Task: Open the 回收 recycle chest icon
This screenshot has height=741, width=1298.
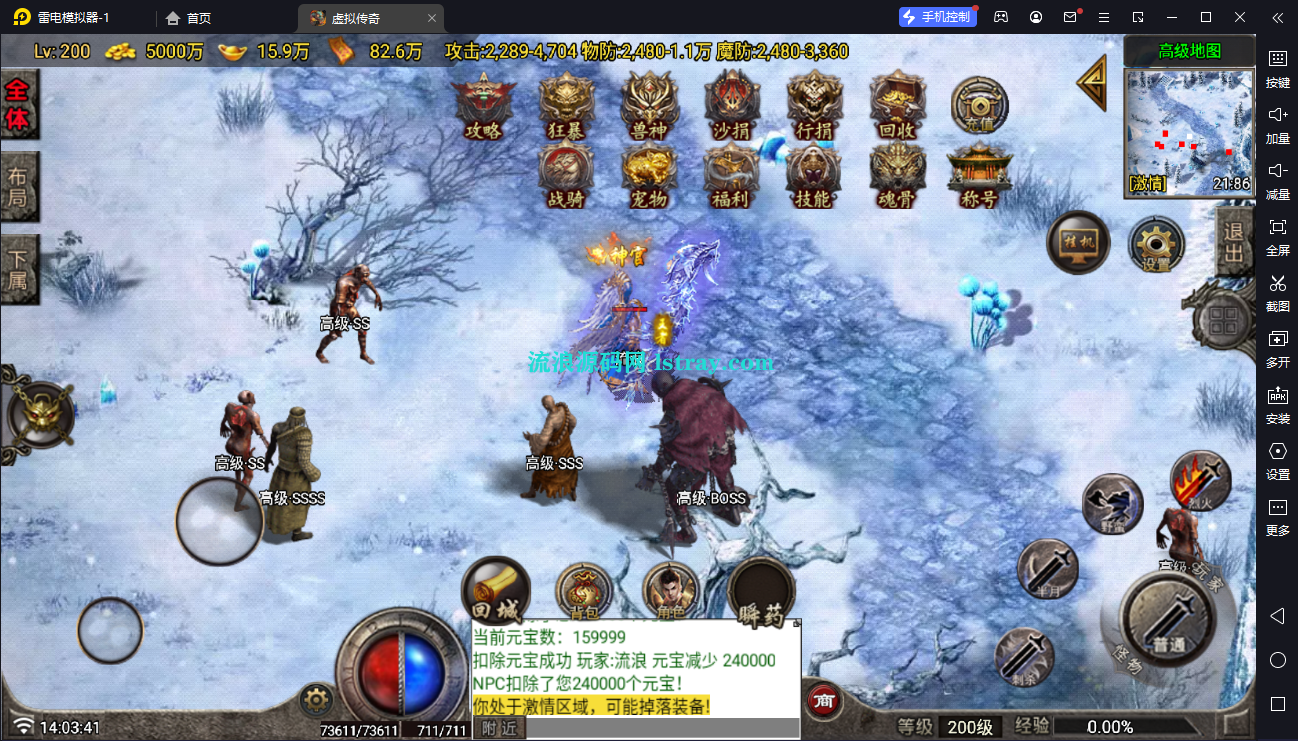Action: (x=896, y=105)
